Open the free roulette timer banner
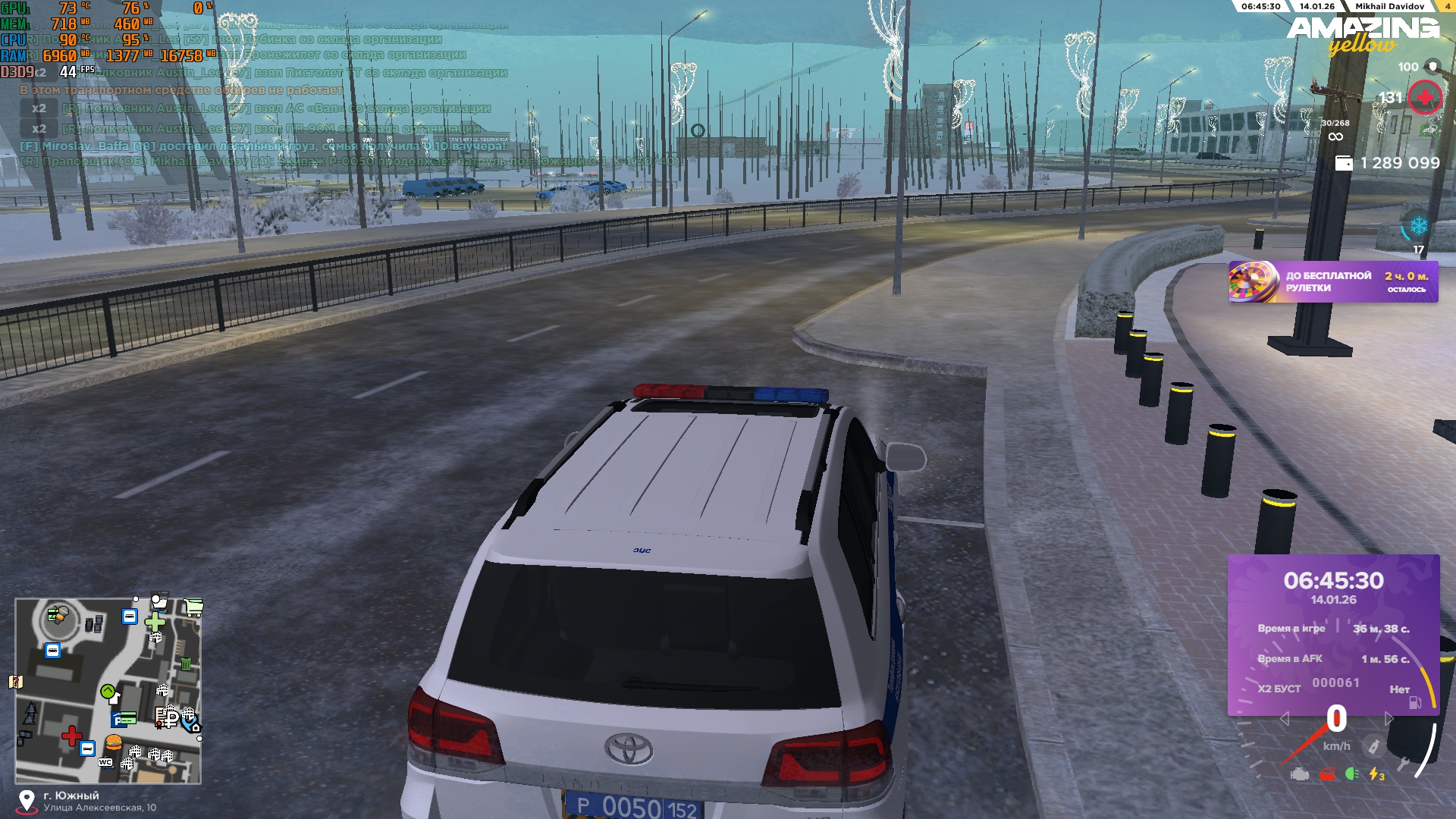Screen dimensions: 1456x819 pyautogui.click(x=1332, y=282)
